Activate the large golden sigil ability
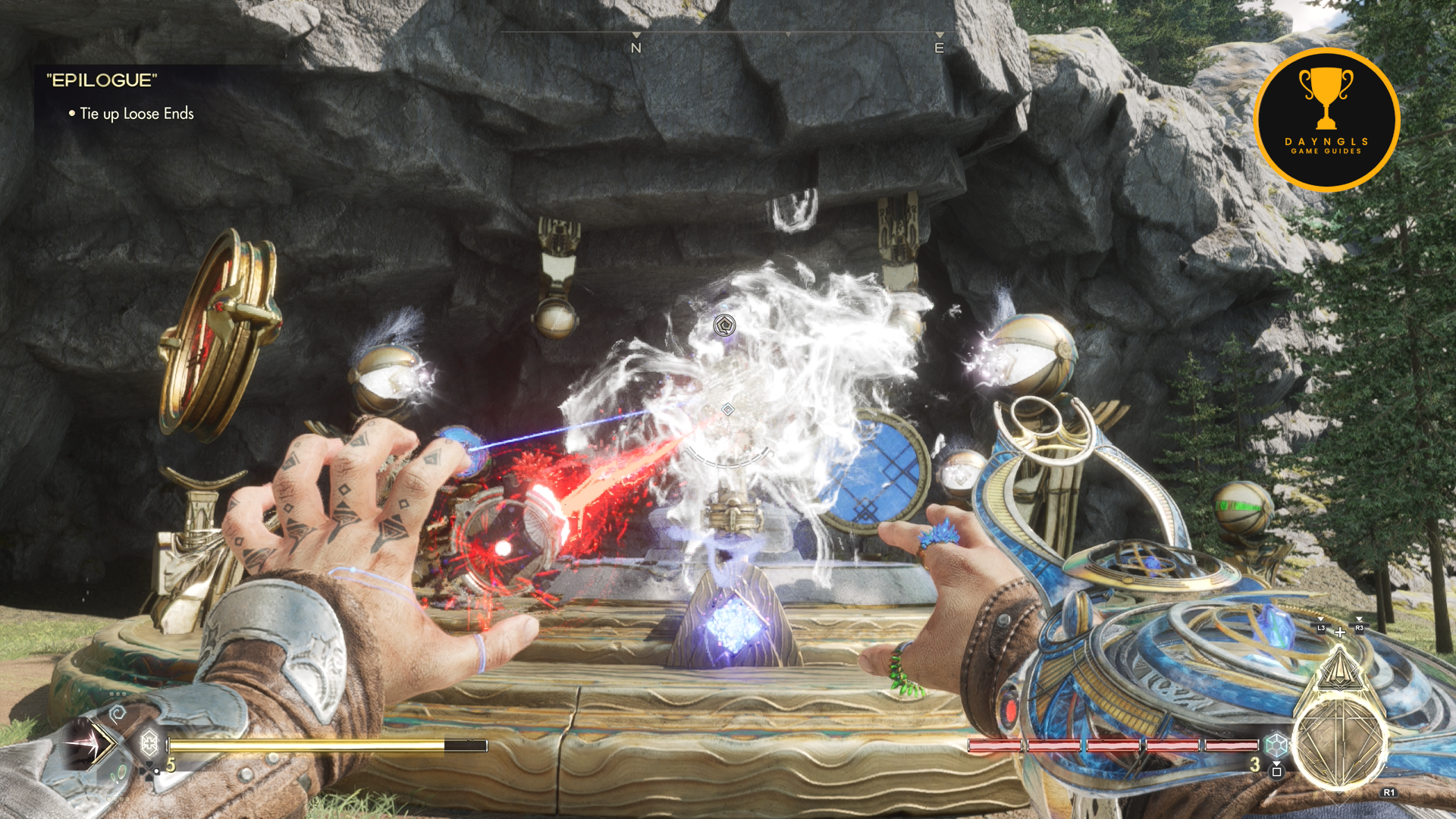 tap(1339, 738)
